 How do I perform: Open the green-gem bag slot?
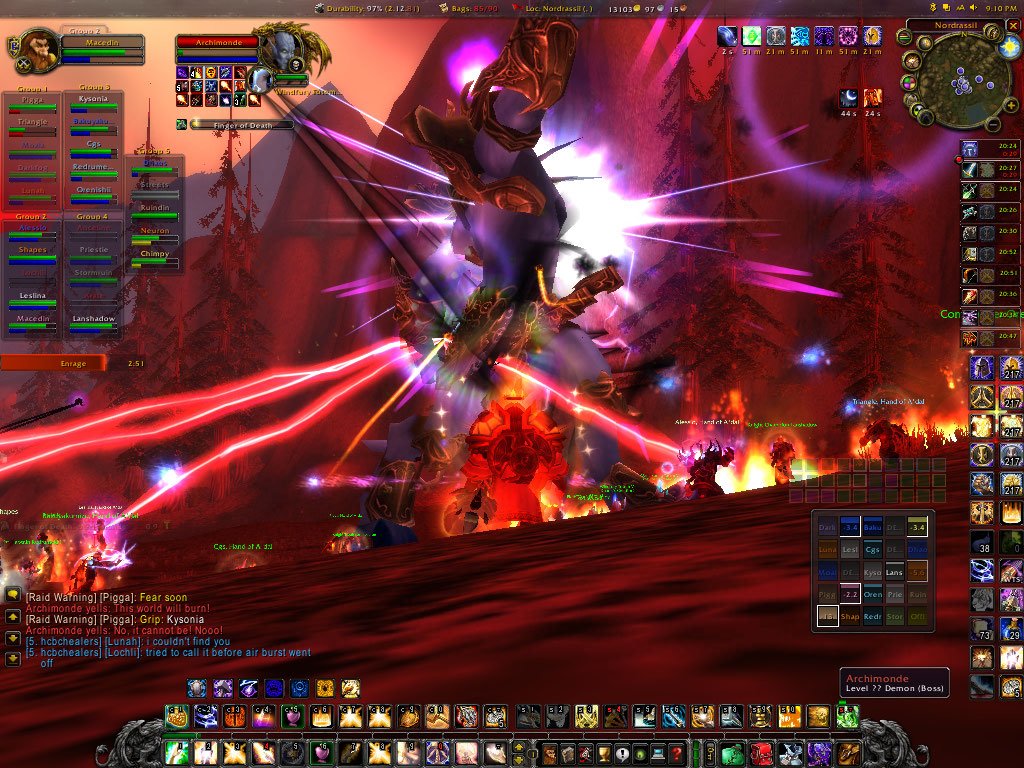click(x=733, y=753)
